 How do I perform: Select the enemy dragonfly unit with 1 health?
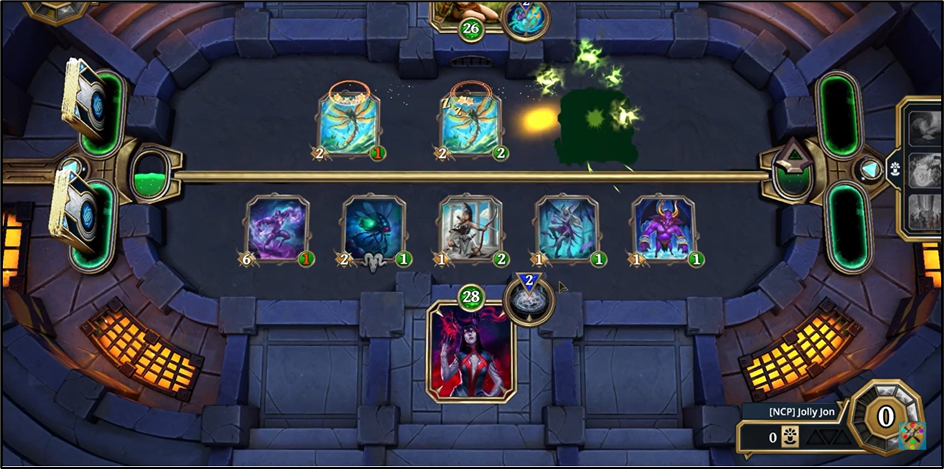(350, 123)
